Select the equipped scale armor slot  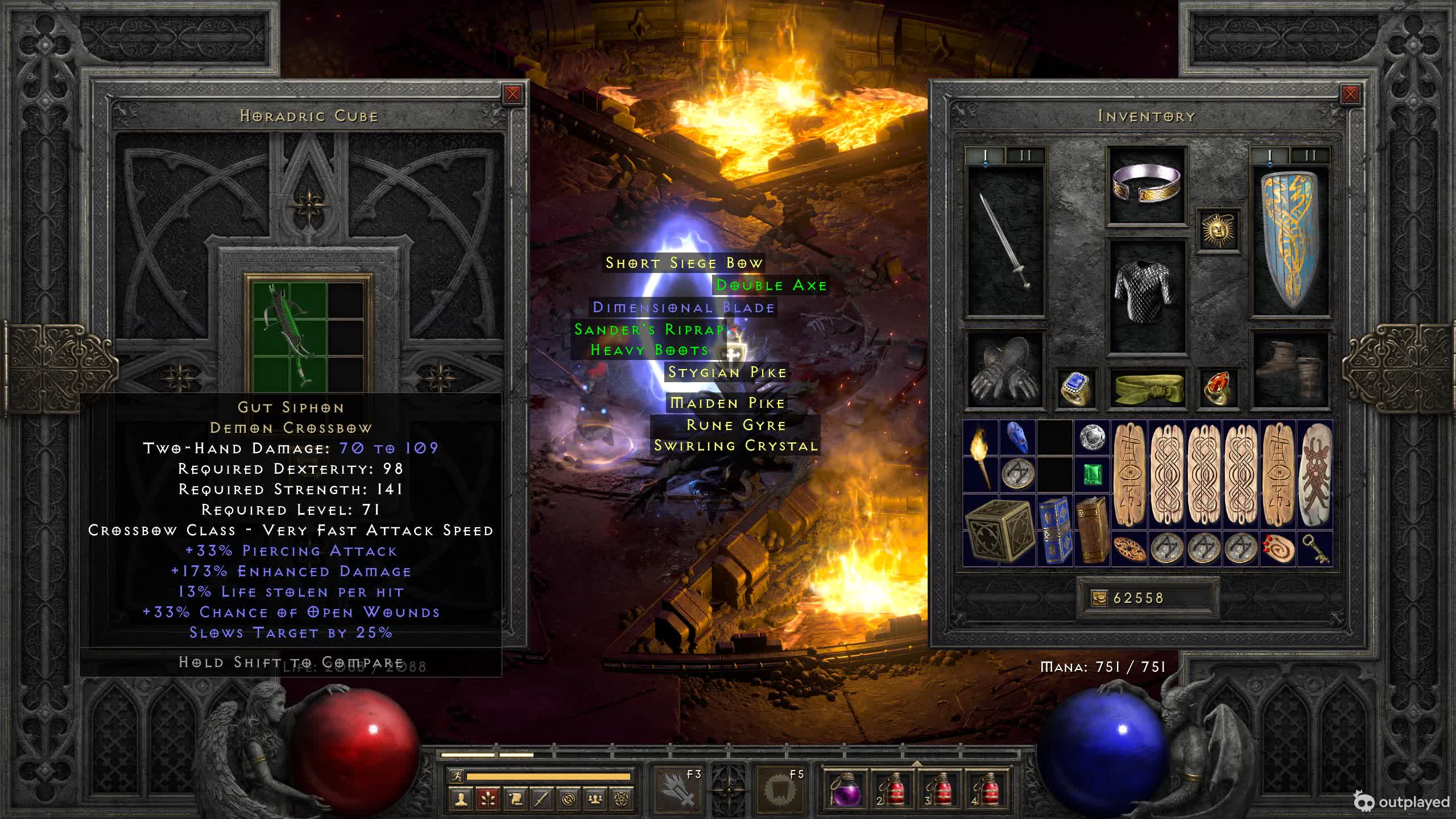(1147, 295)
